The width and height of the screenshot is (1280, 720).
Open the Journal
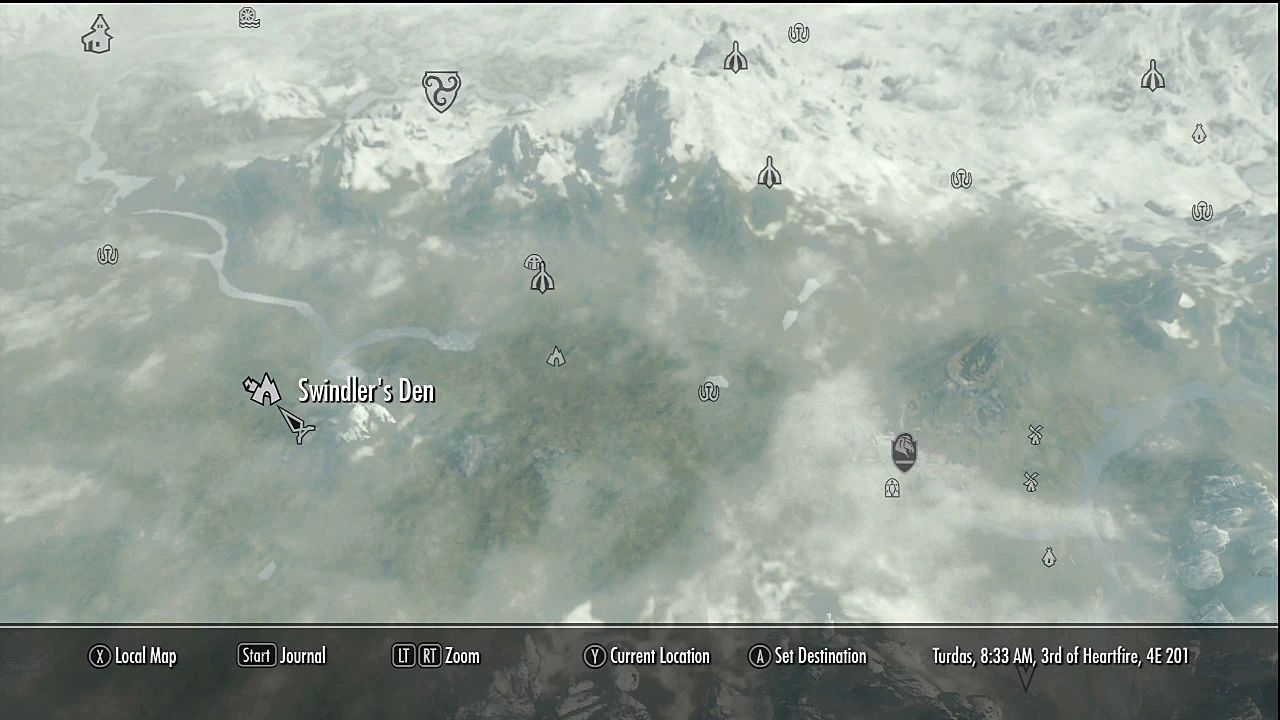281,656
